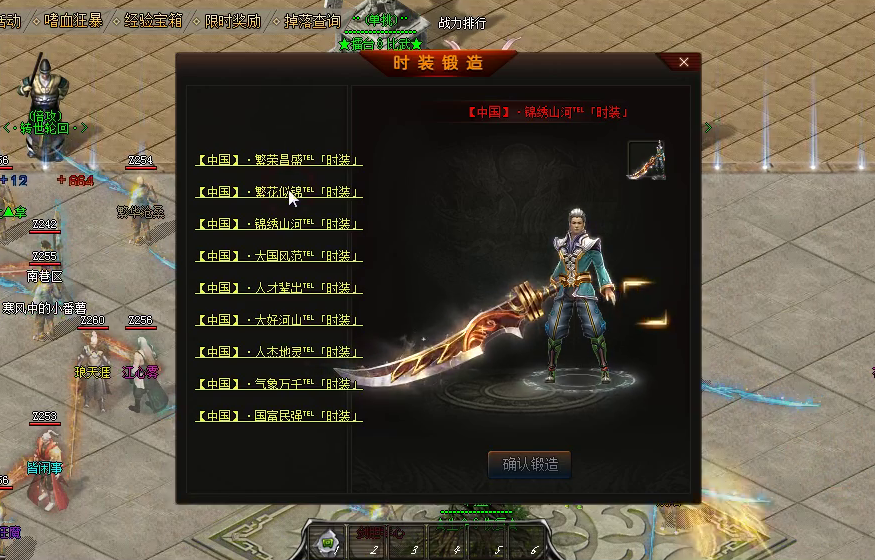
Task: Use the item in hotbar slot 1
Action: click(326, 544)
